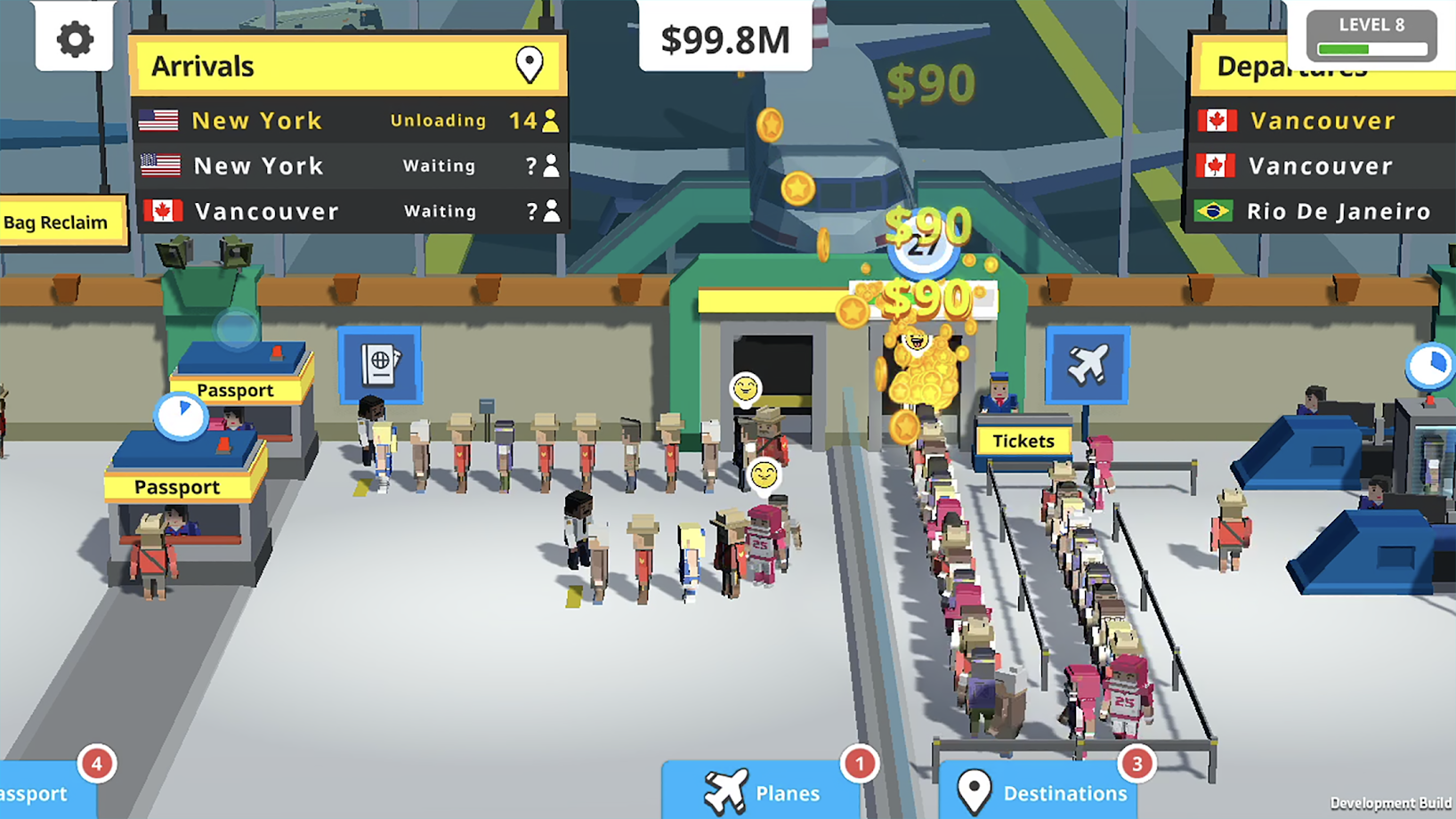Click the US flag next to New York
This screenshot has width=1456, height=819.
(x=160, y=120)
